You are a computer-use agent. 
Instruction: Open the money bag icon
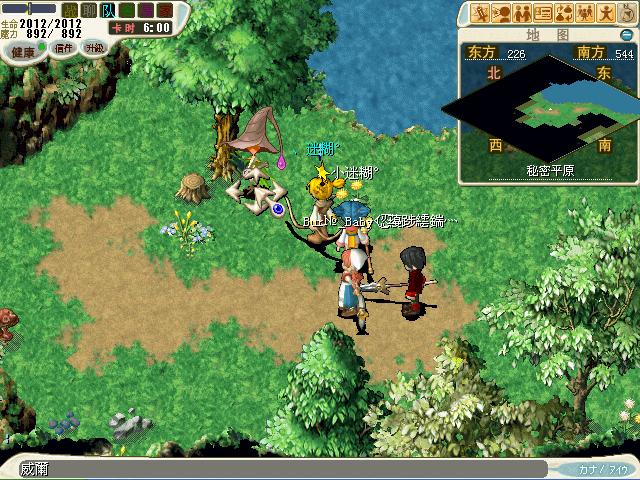(x=626, y=13)
